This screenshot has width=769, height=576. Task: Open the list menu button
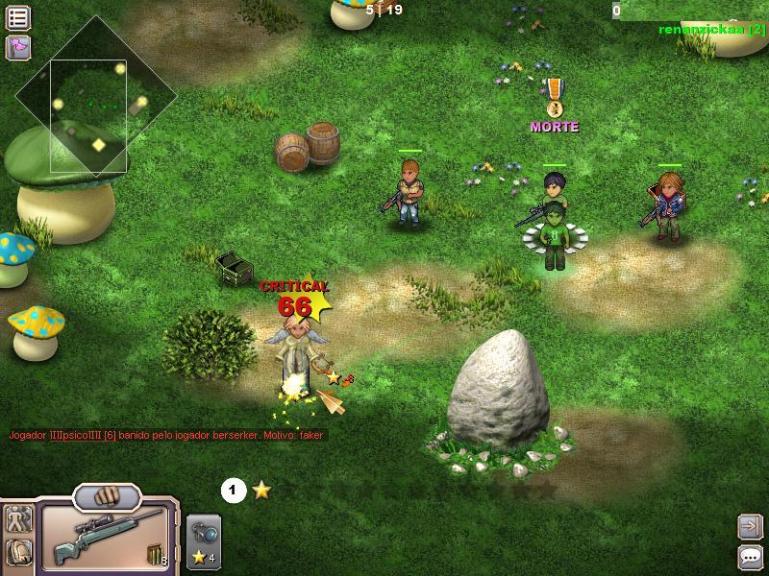18,18
